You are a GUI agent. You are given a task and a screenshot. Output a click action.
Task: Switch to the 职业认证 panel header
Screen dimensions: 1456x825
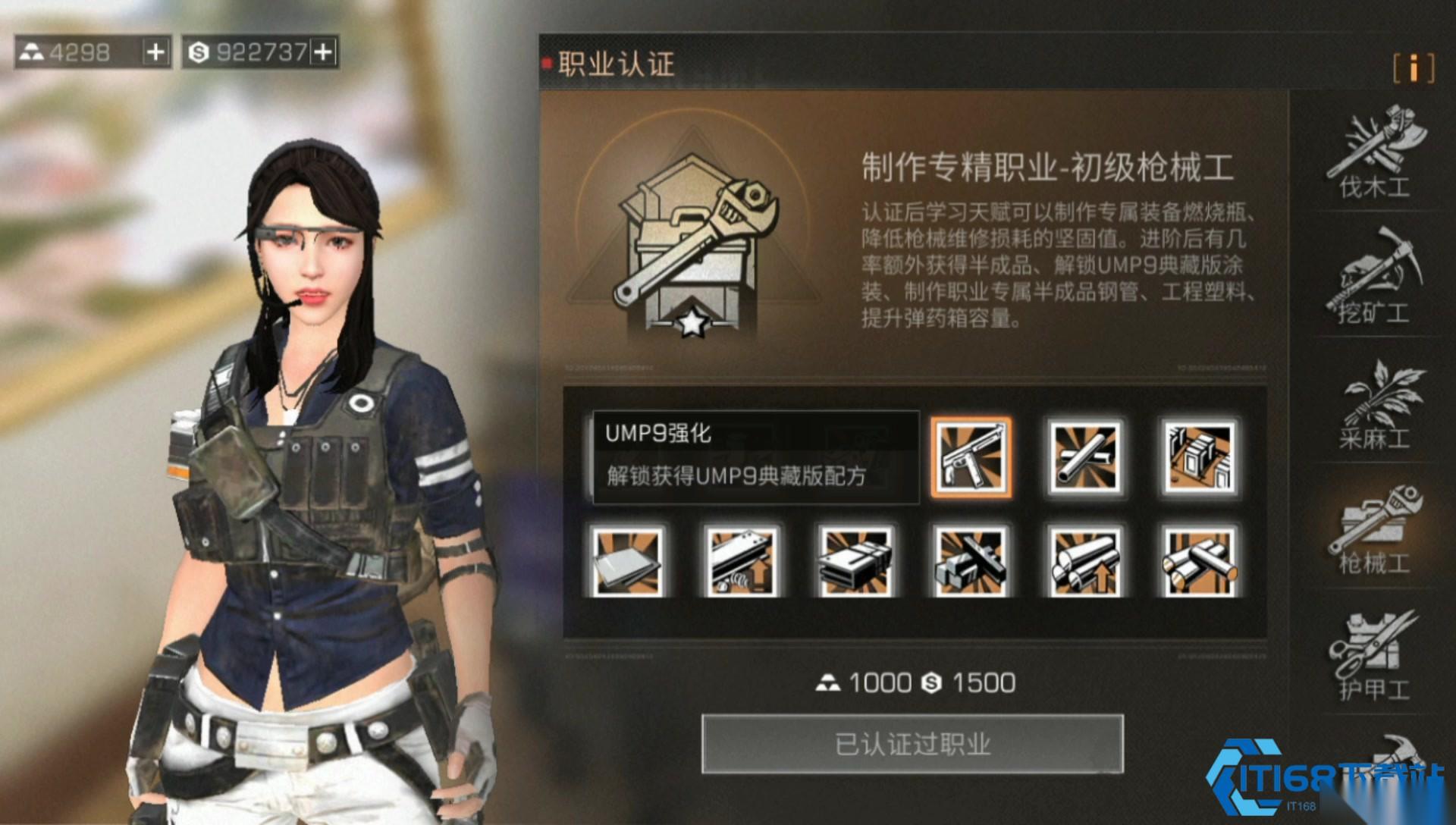614,66
